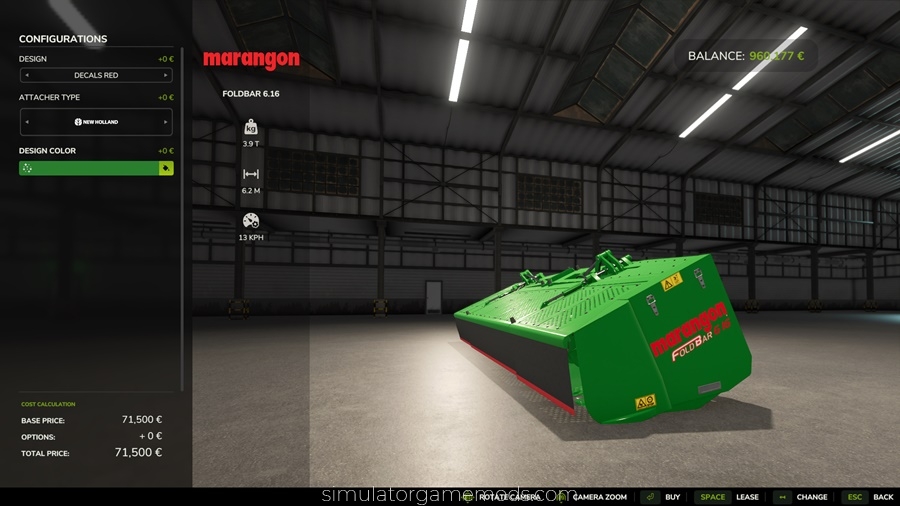Open the green Design Color bar
Screen dimensions: 900x506
(88, 168)
